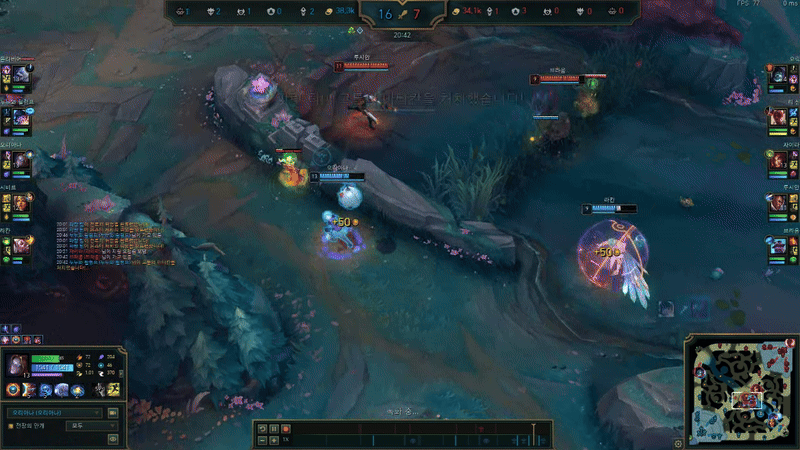The image size is (800, 450).
Task: Open the Orianna camera target dropdown
Action: point(55,411)
